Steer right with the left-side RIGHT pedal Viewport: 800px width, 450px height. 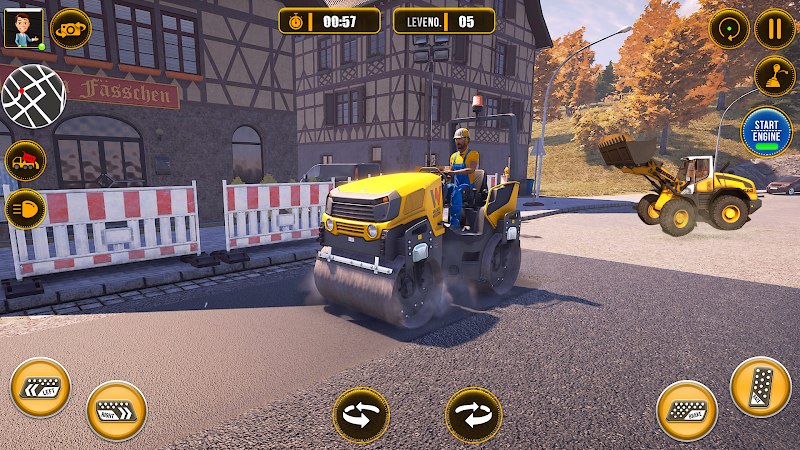[116, 410]
